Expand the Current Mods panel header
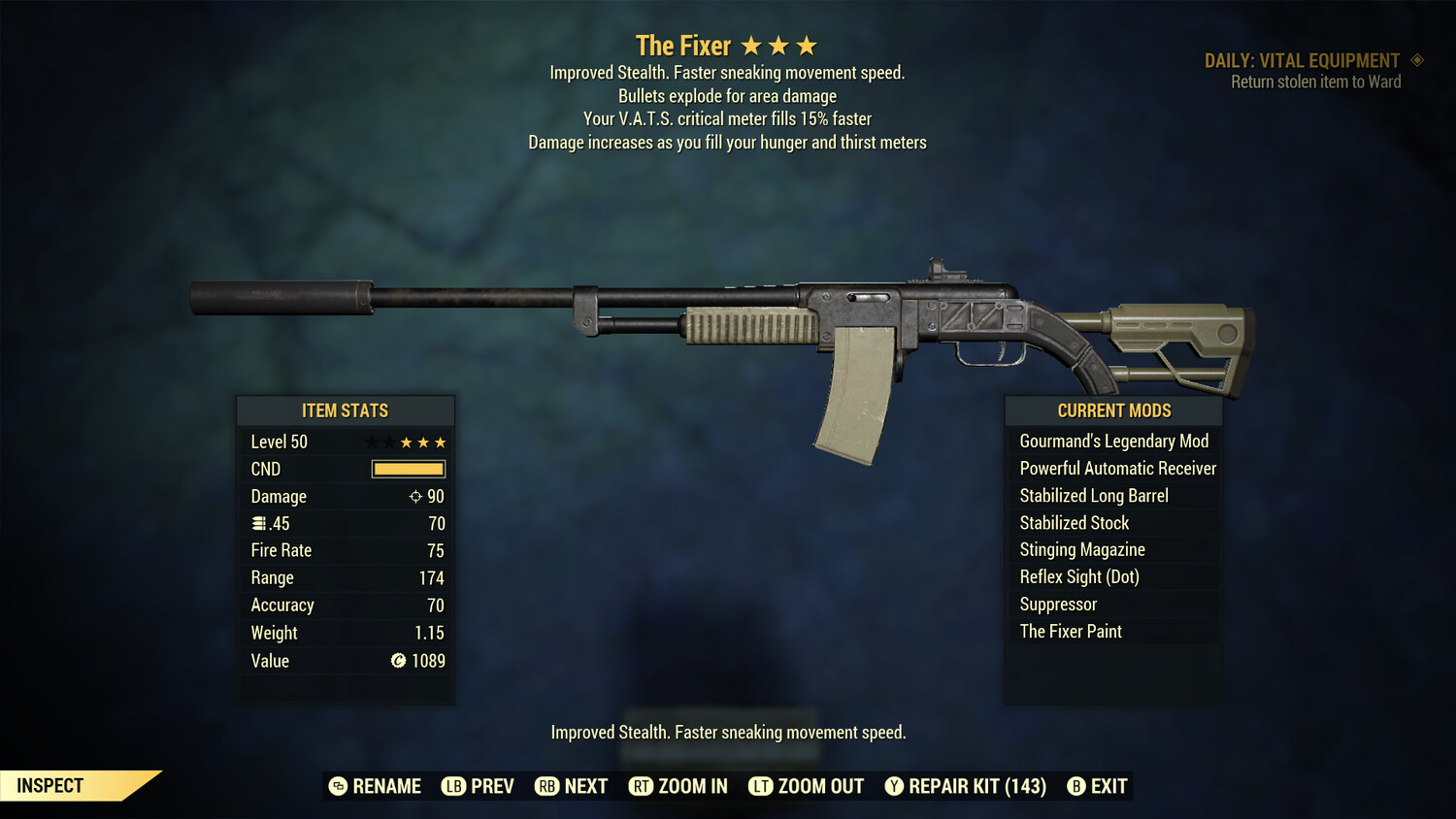 coord(1113,410)
